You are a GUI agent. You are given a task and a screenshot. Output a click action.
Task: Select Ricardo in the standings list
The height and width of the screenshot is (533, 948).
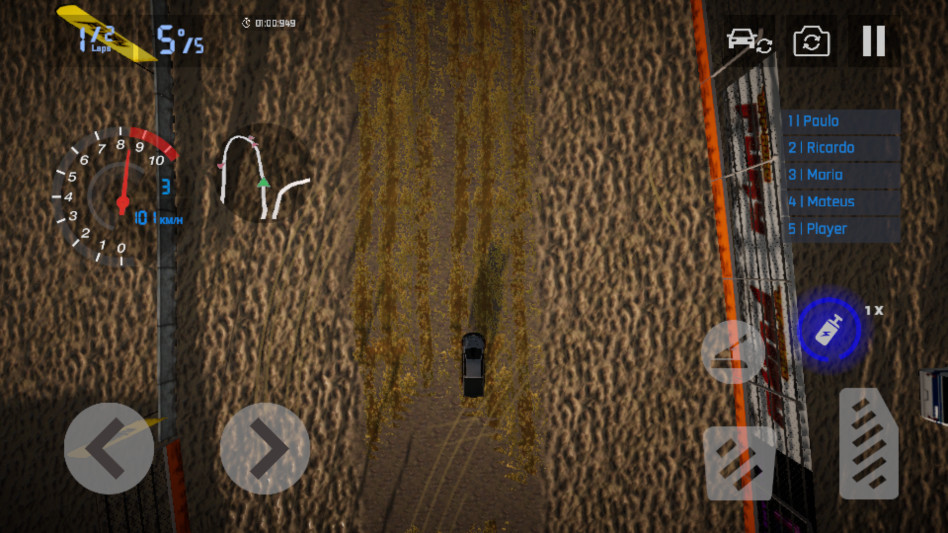click(841, 148)
